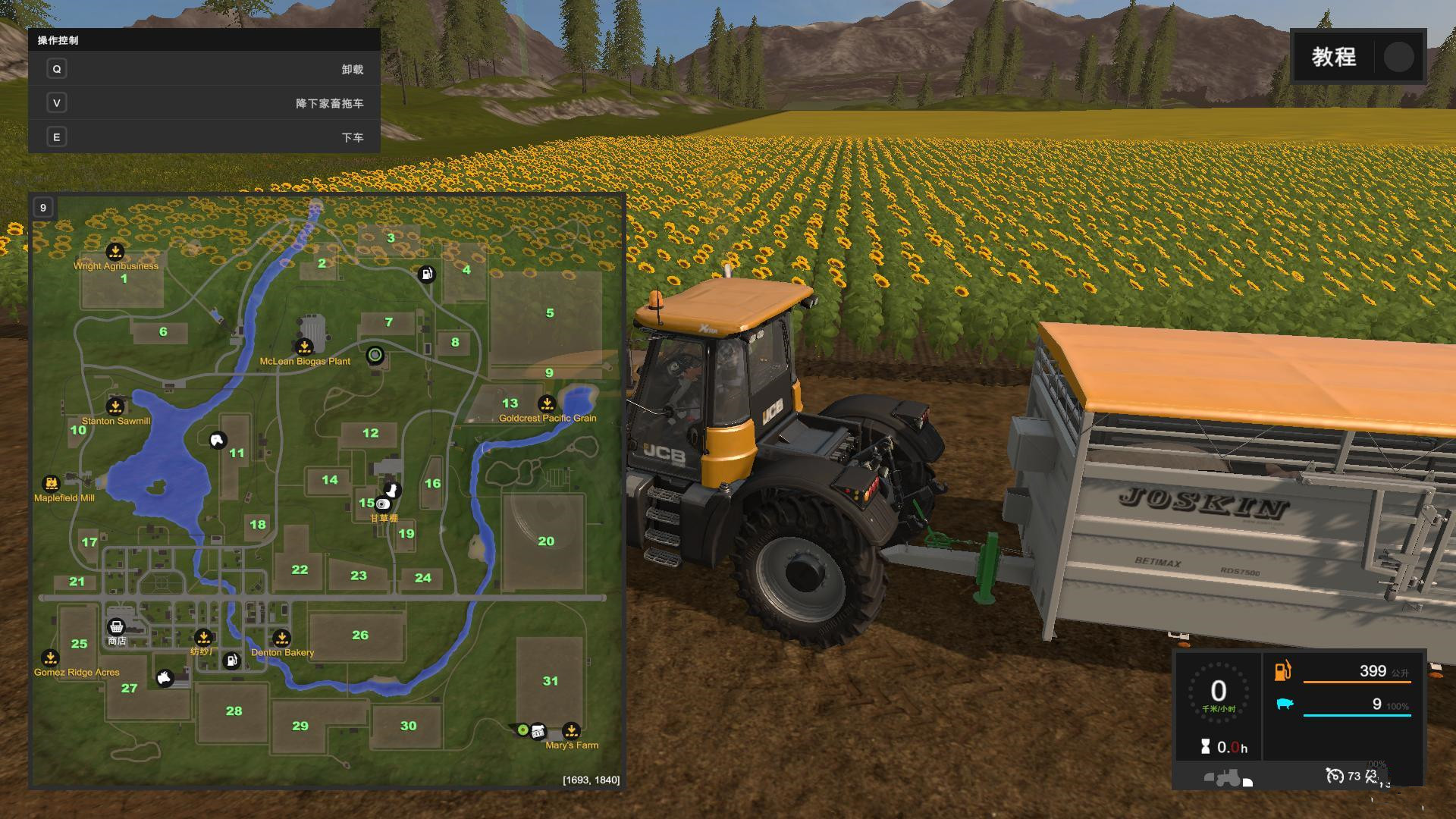
Task: Click the sheep pasture icon beside field 11
Action: coord(218,440)
